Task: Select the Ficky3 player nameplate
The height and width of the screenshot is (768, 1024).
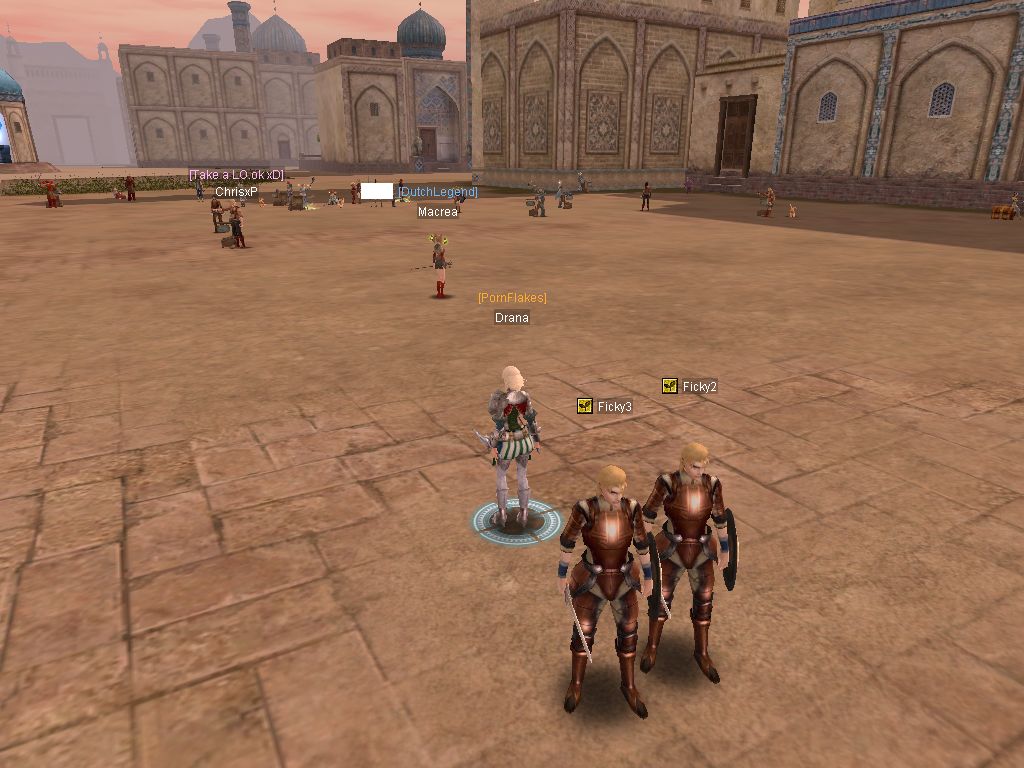Action: point(614,407)
